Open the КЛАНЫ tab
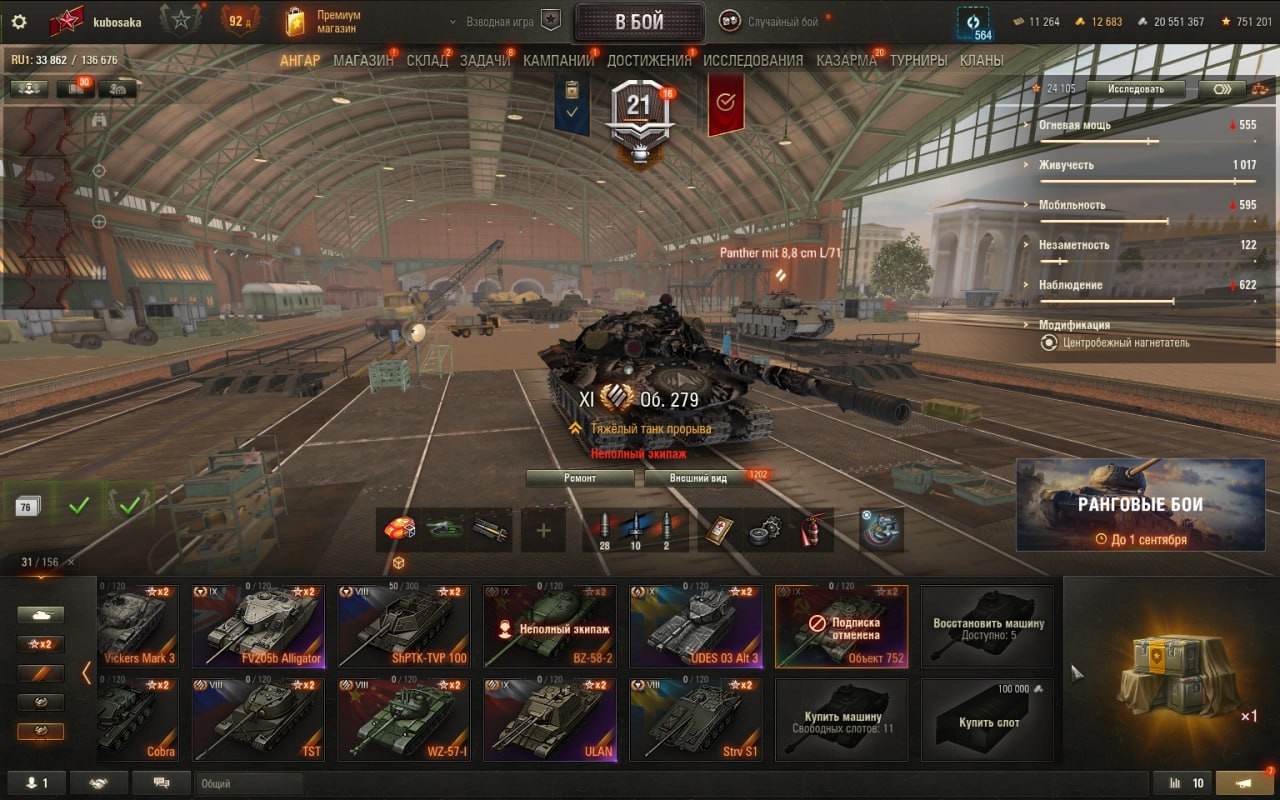1280x800 pixels. point(981,61)
